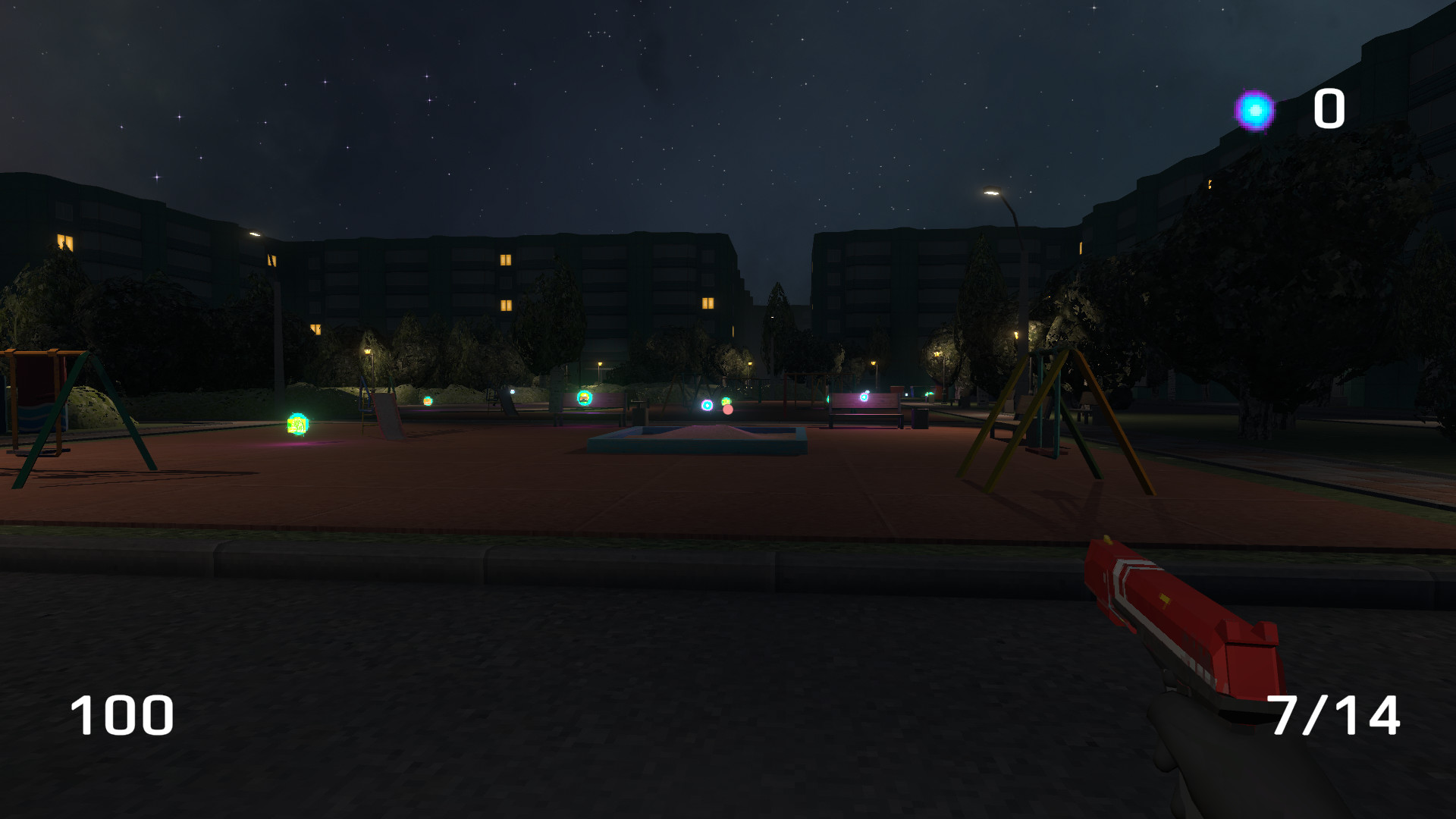The height and width of the screenshot is (819, 1456).
Task: Shoot the glowing target on the pink bench
Action: tap(864, 397)
